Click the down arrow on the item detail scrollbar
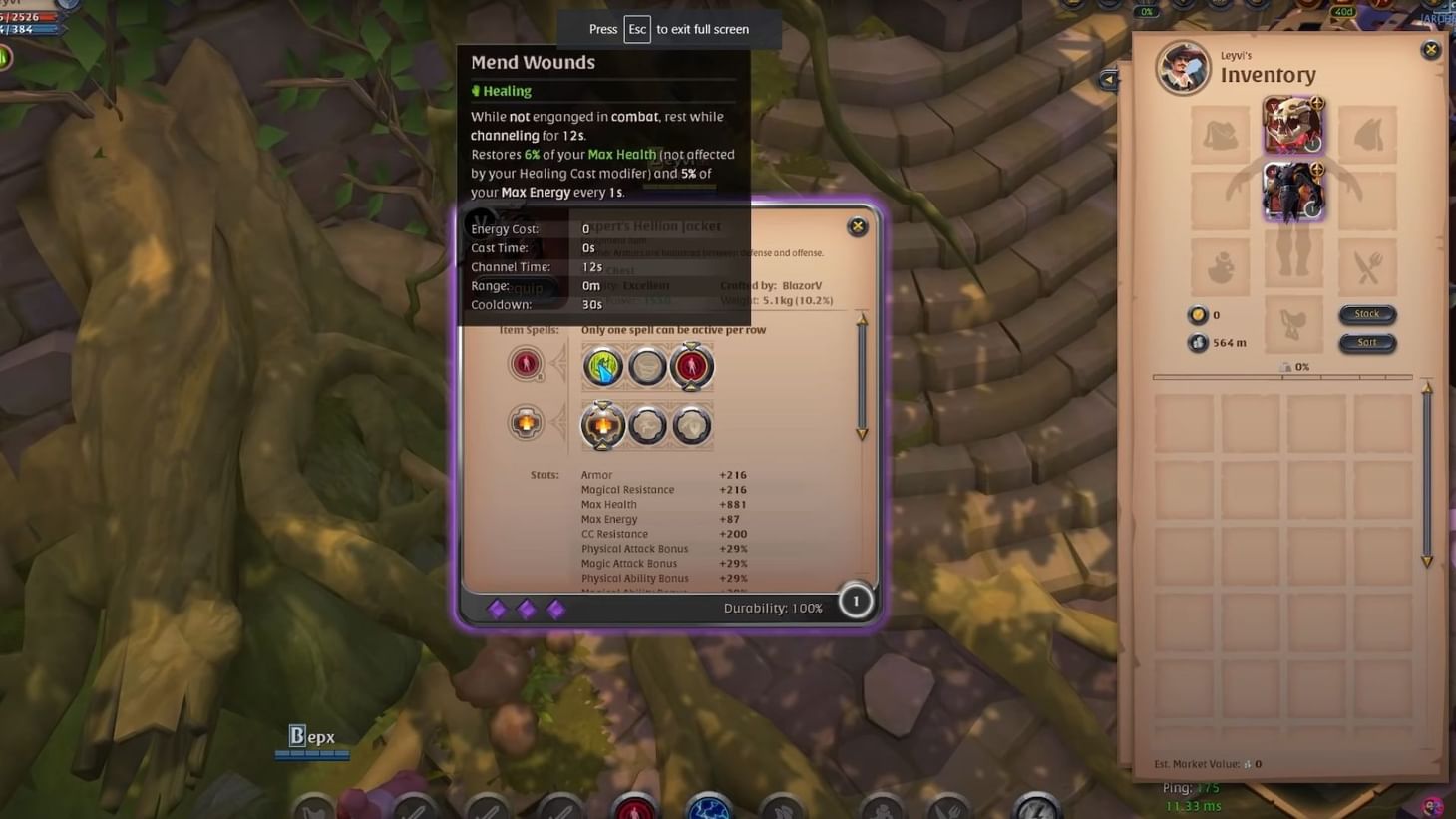Image resolution: width=1456 pixels, height=819 pixels. click(860, 434)
